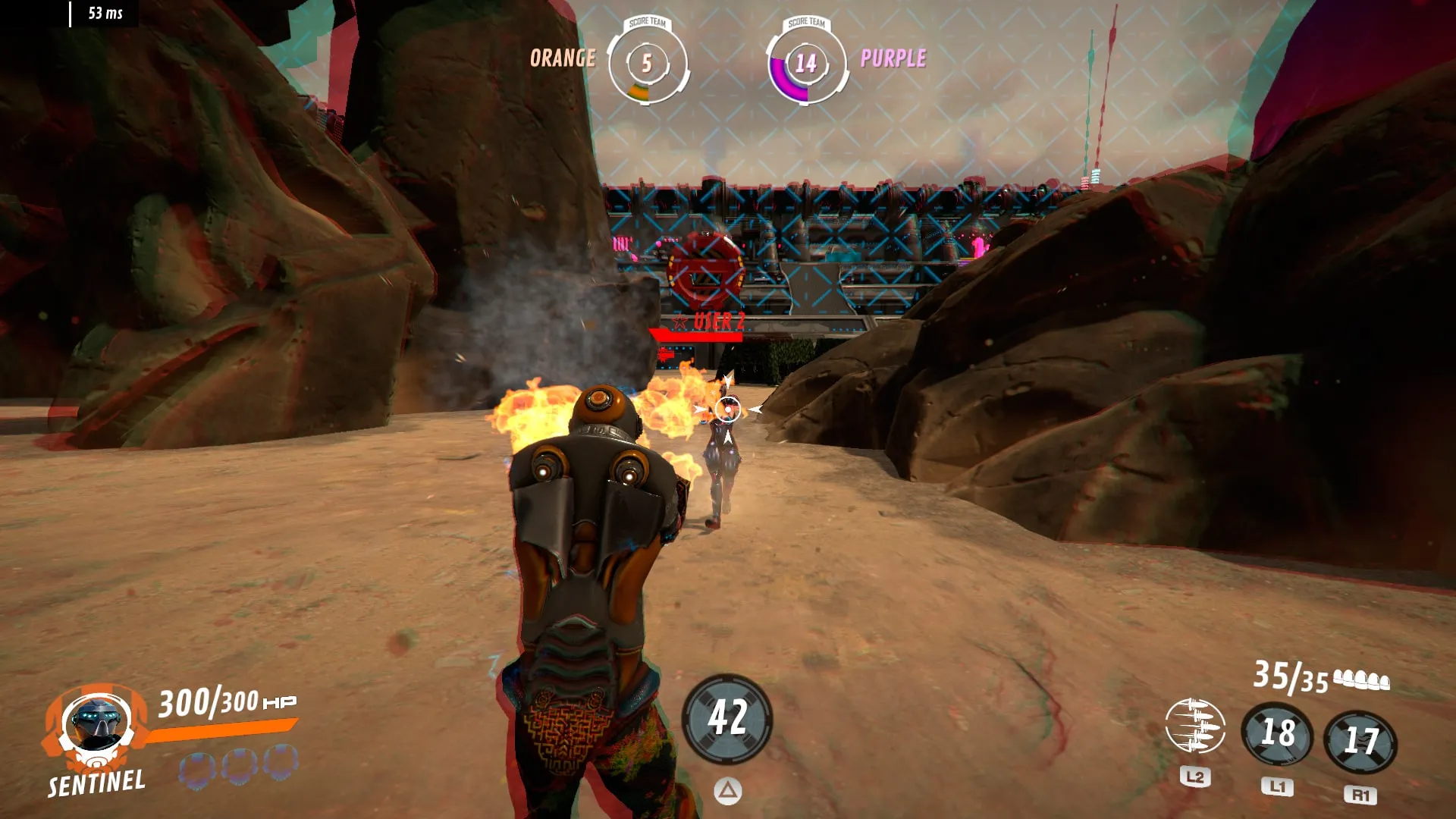Click the ability on 18-second cooldown
1456x819 pixels.
click(x=1278, y=734)
